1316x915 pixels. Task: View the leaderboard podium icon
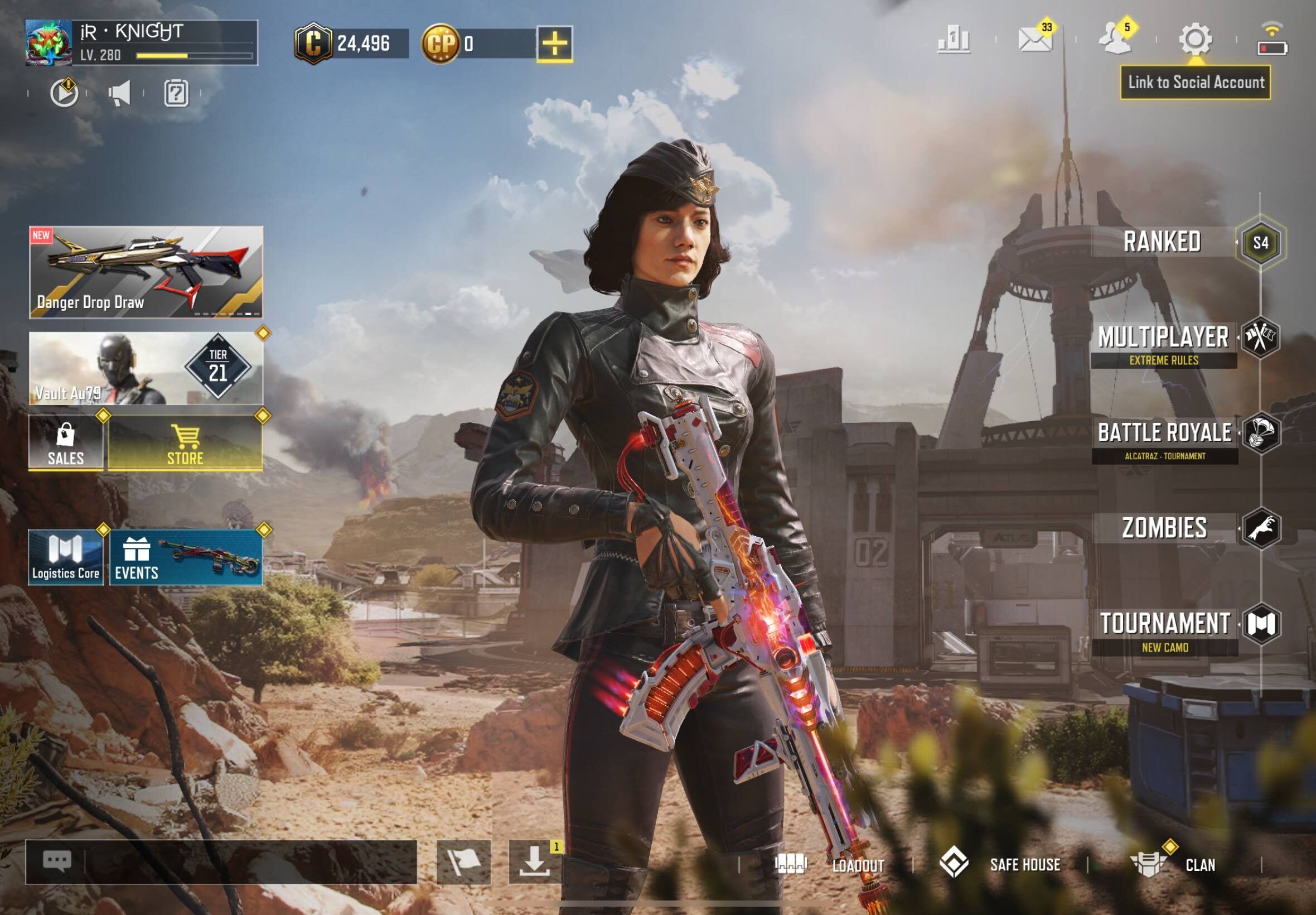point(954,40)
